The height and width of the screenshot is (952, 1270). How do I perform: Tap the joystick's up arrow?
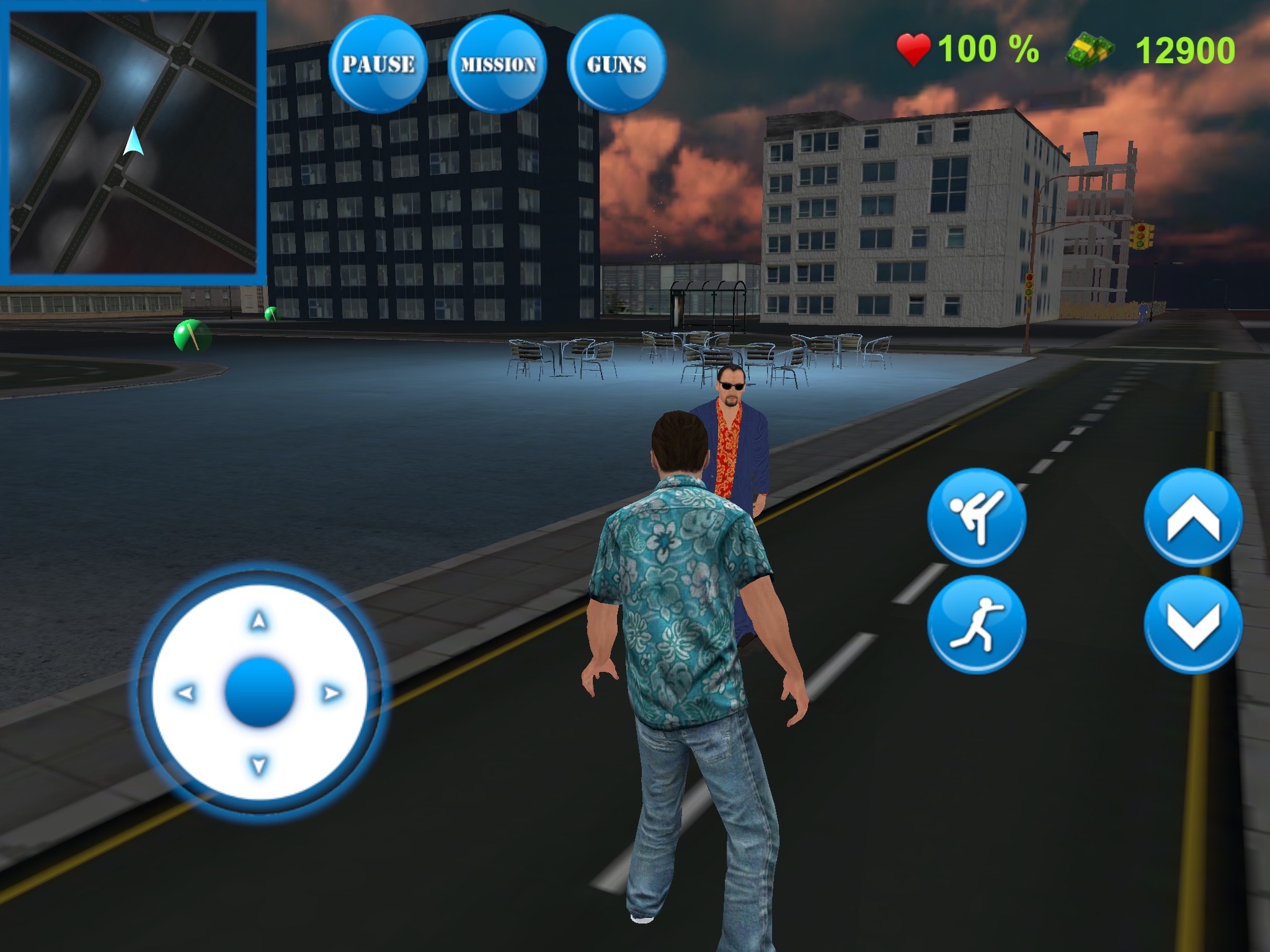tap(259, 620)
